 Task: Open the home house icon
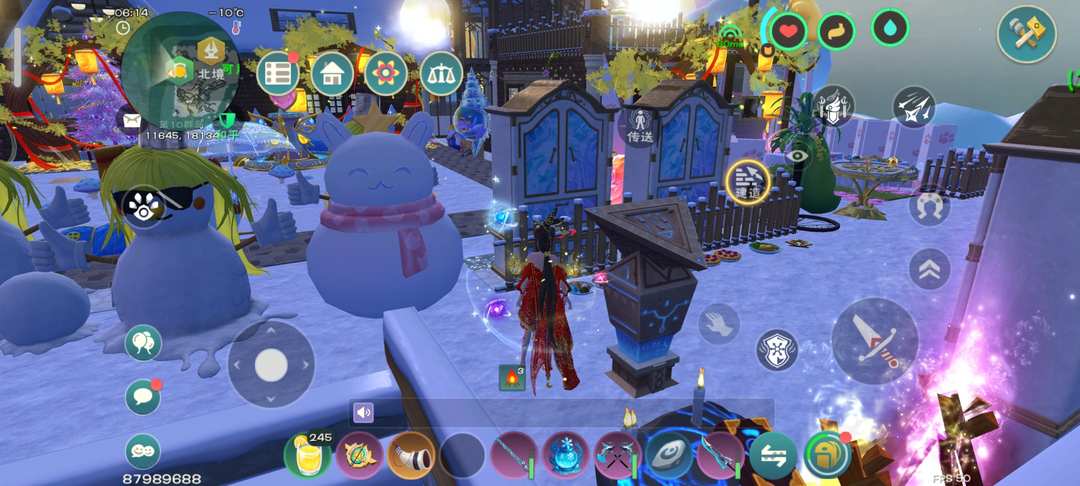(x=332, y=73)
